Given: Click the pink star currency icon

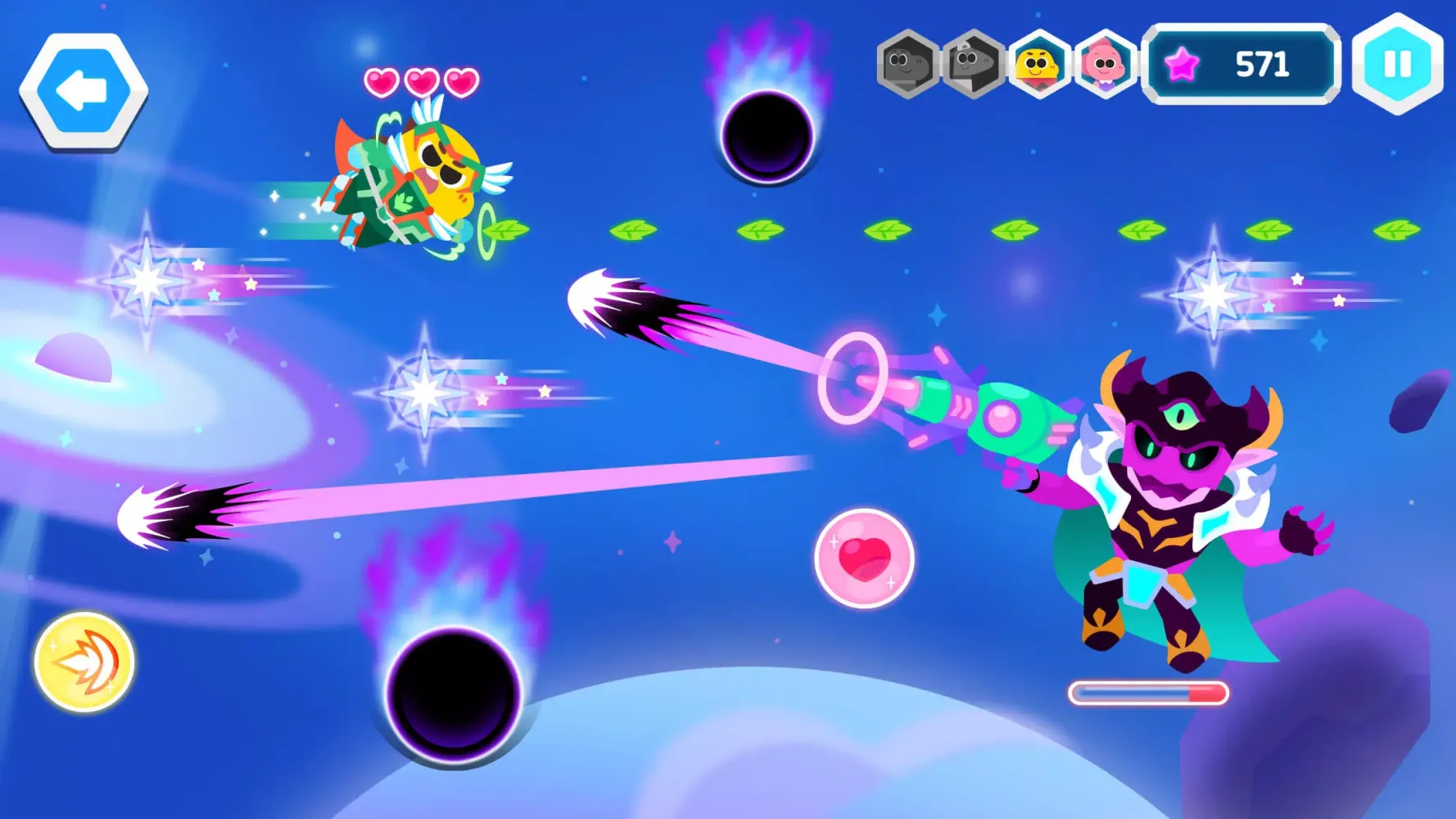Looking at the screenshot, I should tap(1180, 62).
